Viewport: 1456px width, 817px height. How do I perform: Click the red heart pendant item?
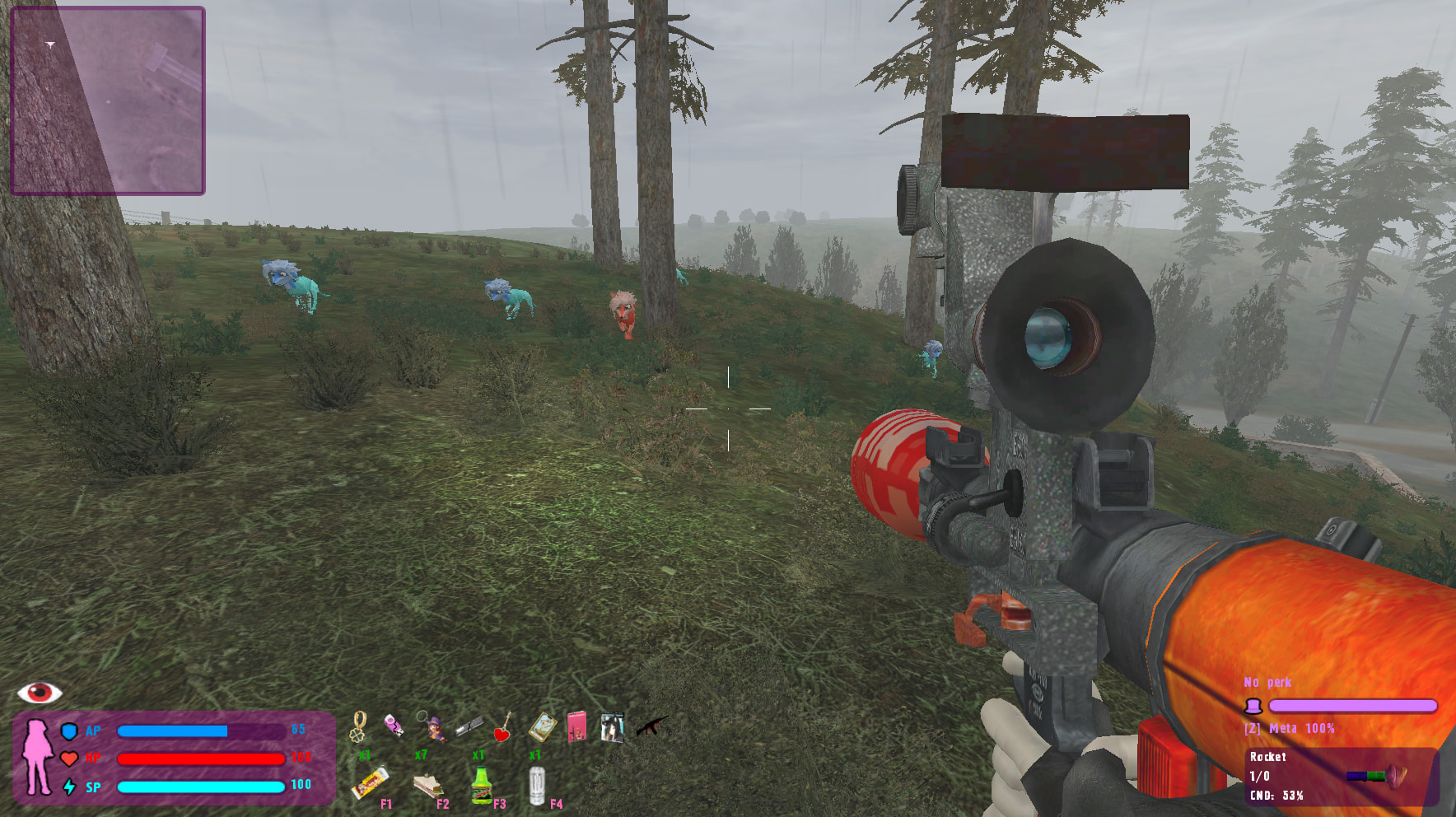502,728
